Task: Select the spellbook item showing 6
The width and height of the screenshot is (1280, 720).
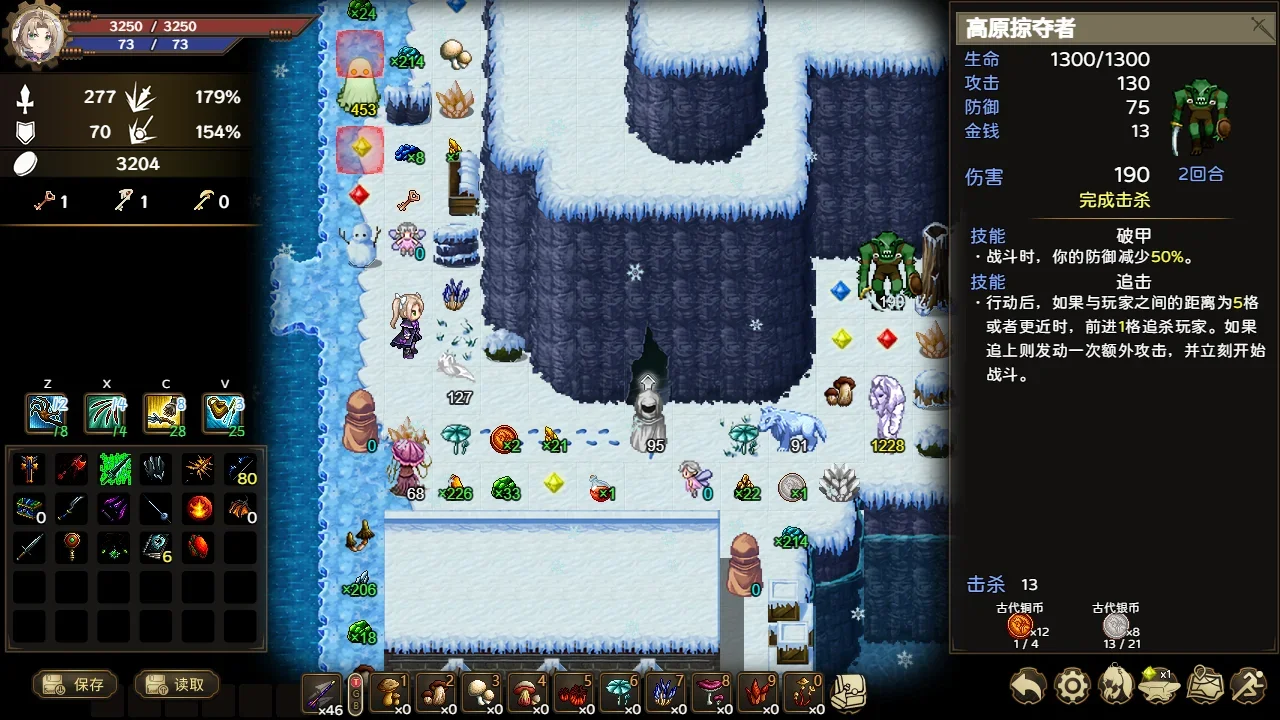Action: point(156,548)
